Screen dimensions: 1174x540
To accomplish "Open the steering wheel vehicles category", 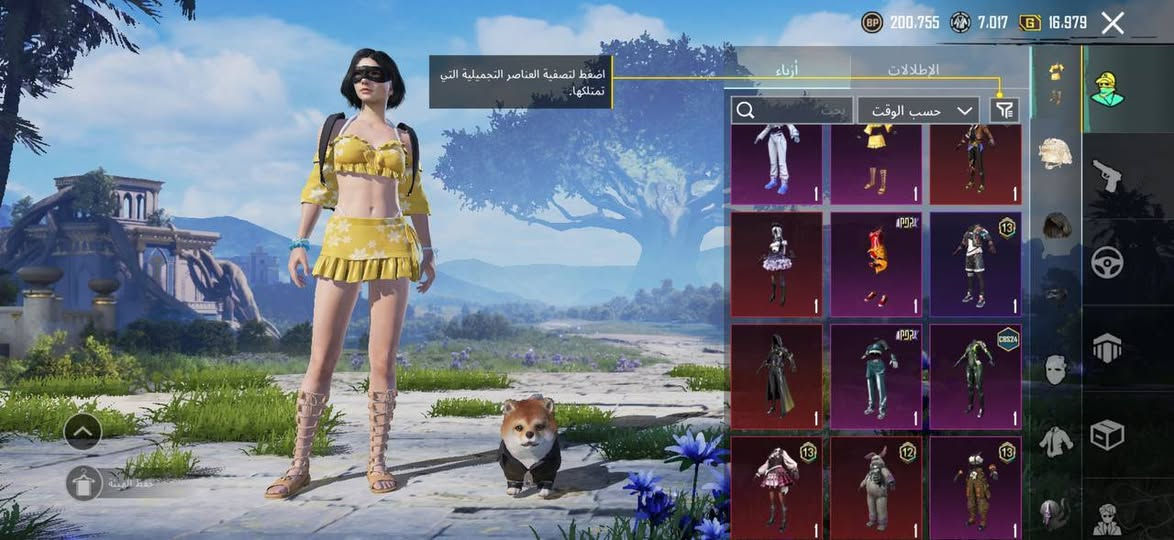I will click(x=1107, y=262).
